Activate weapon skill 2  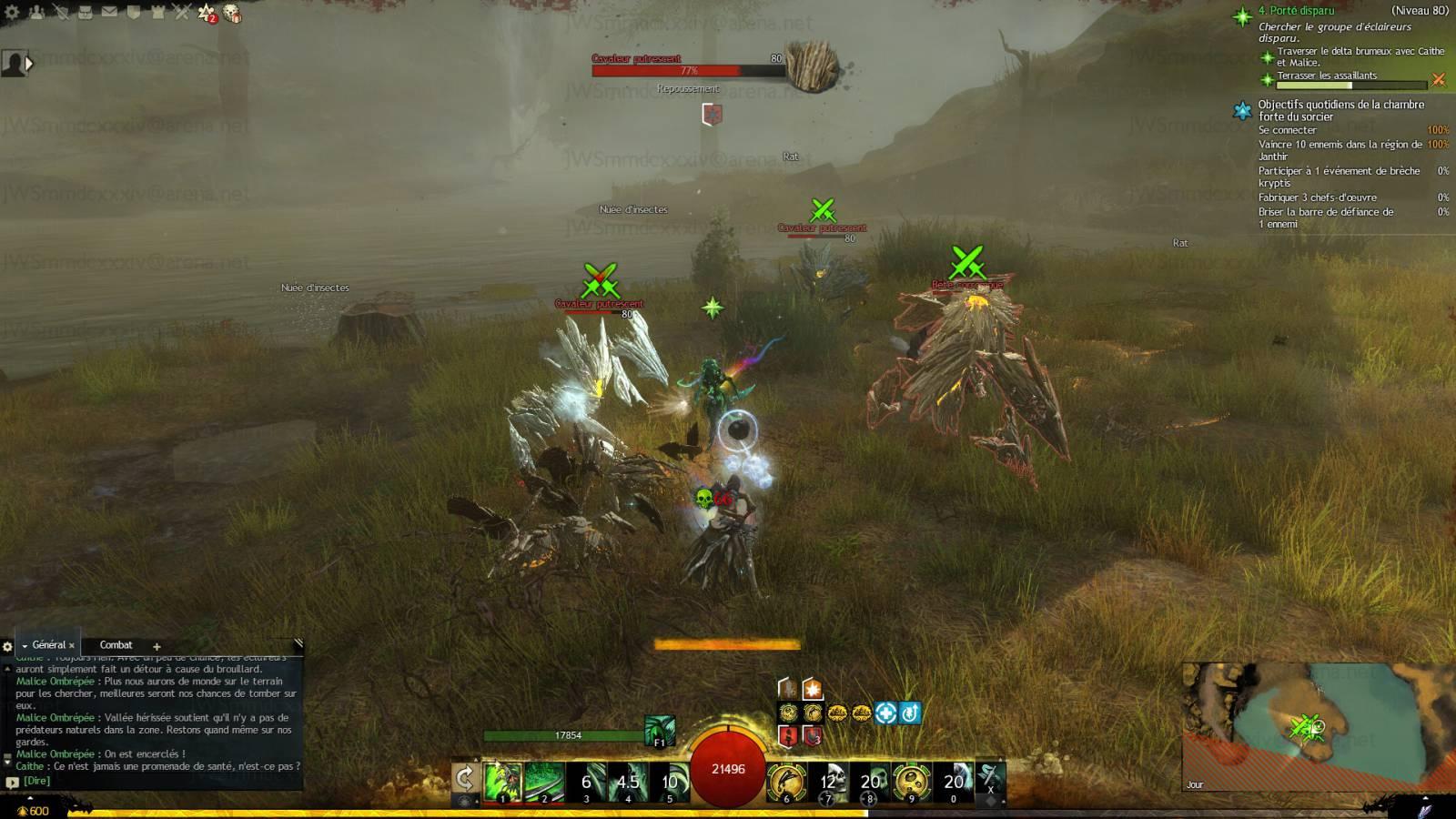click(544, 782)
